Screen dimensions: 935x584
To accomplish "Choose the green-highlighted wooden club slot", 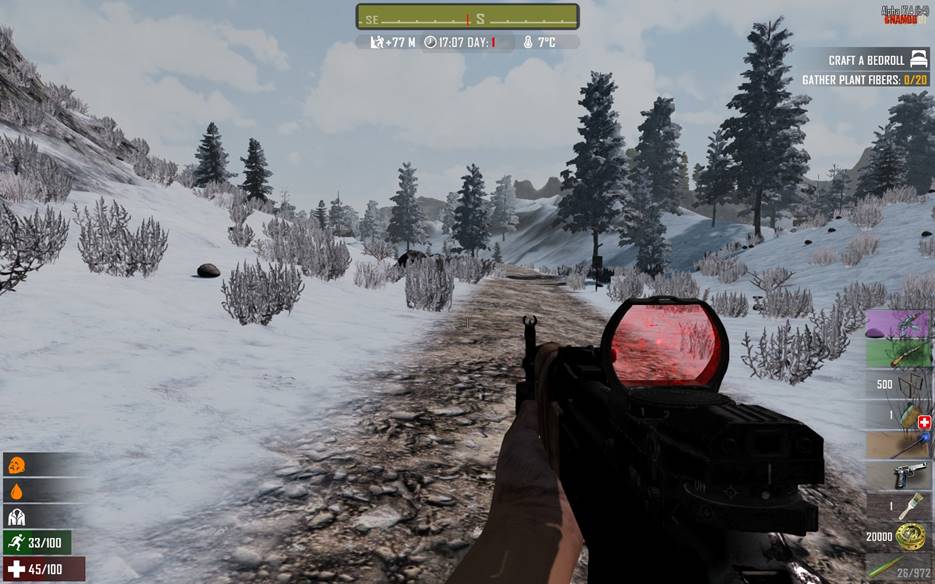I will (x=899, y=354).
